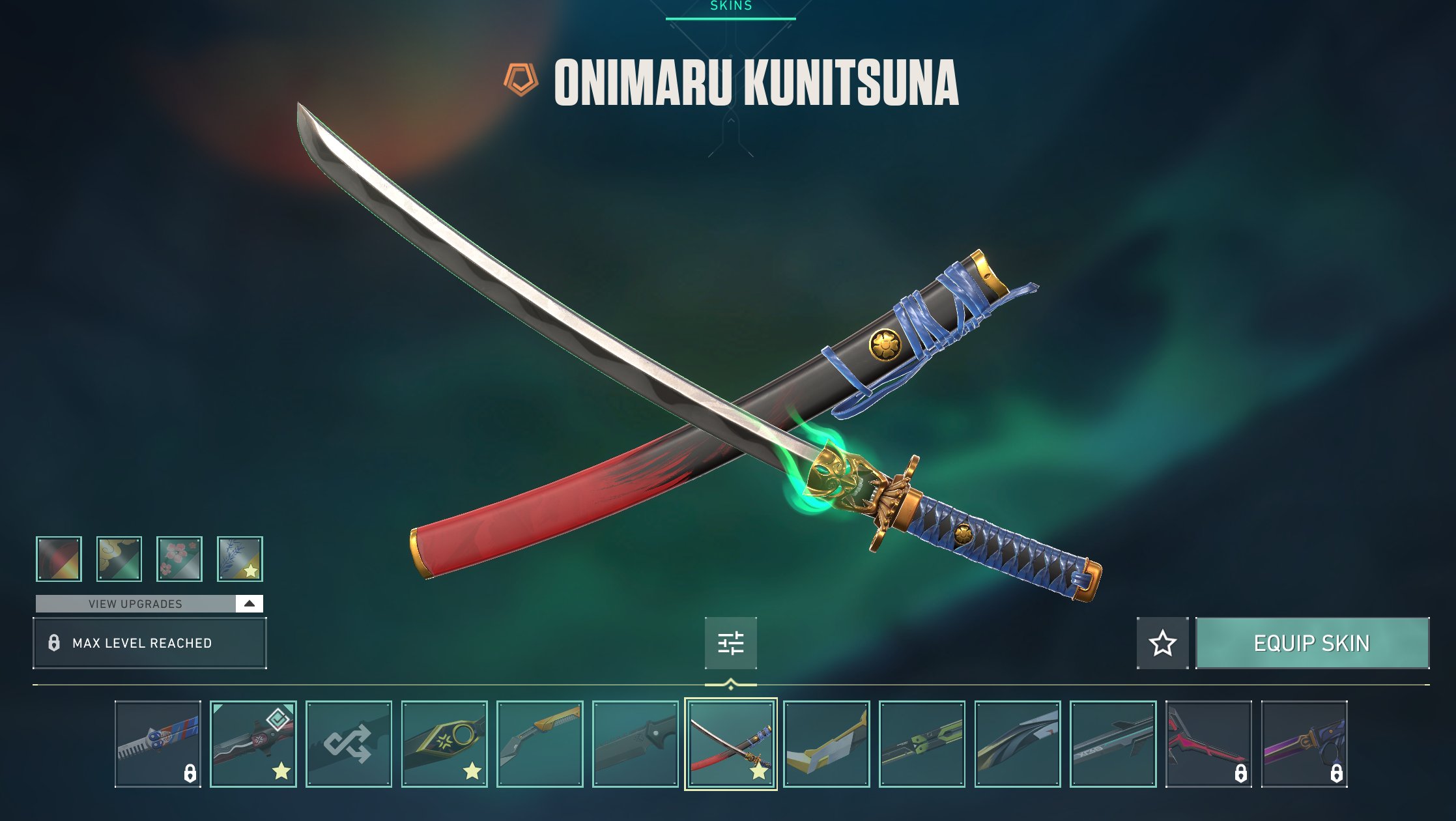Select the locked butterfly knife with comb blade
This screenshot has height=821, width=1456.
(x=158, y=743)
